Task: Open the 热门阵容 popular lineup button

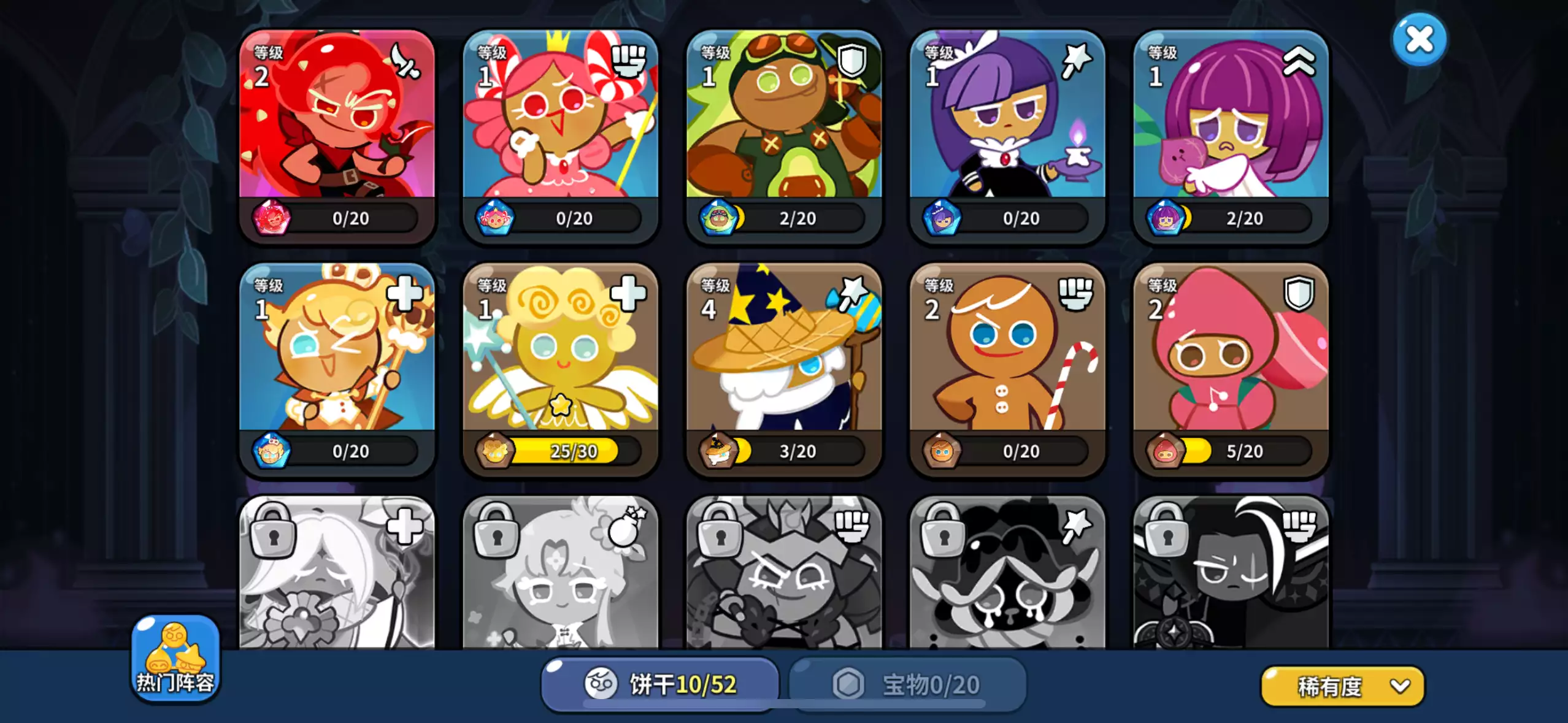Action: tap(175, 659)
